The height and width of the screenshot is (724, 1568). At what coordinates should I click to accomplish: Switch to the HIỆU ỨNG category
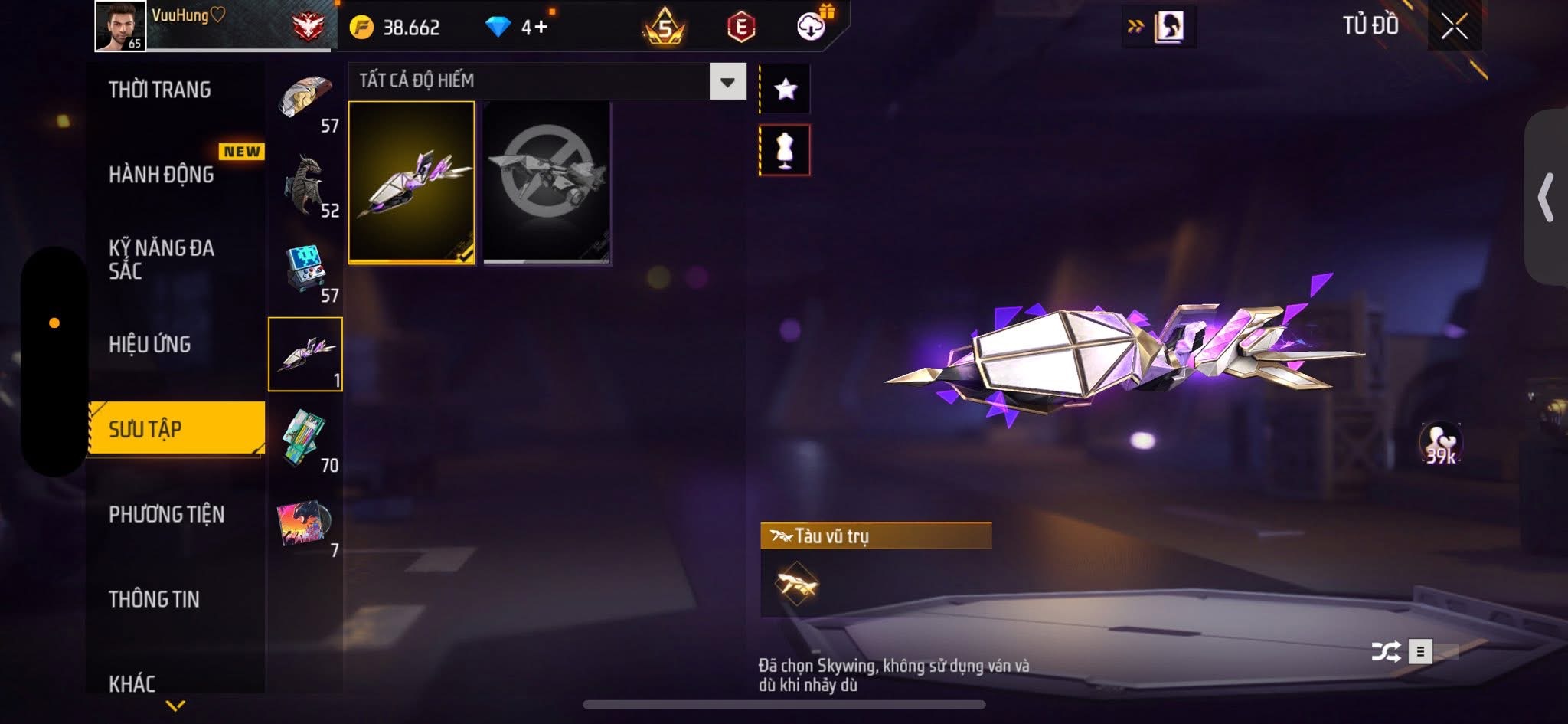(150, 345)
